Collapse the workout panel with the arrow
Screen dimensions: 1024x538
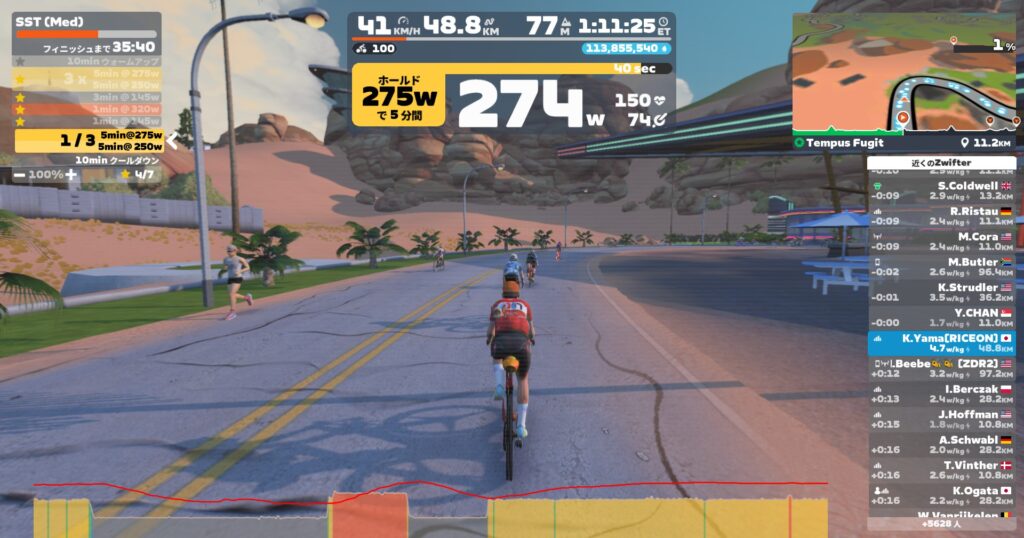click(x=172, y=141)
